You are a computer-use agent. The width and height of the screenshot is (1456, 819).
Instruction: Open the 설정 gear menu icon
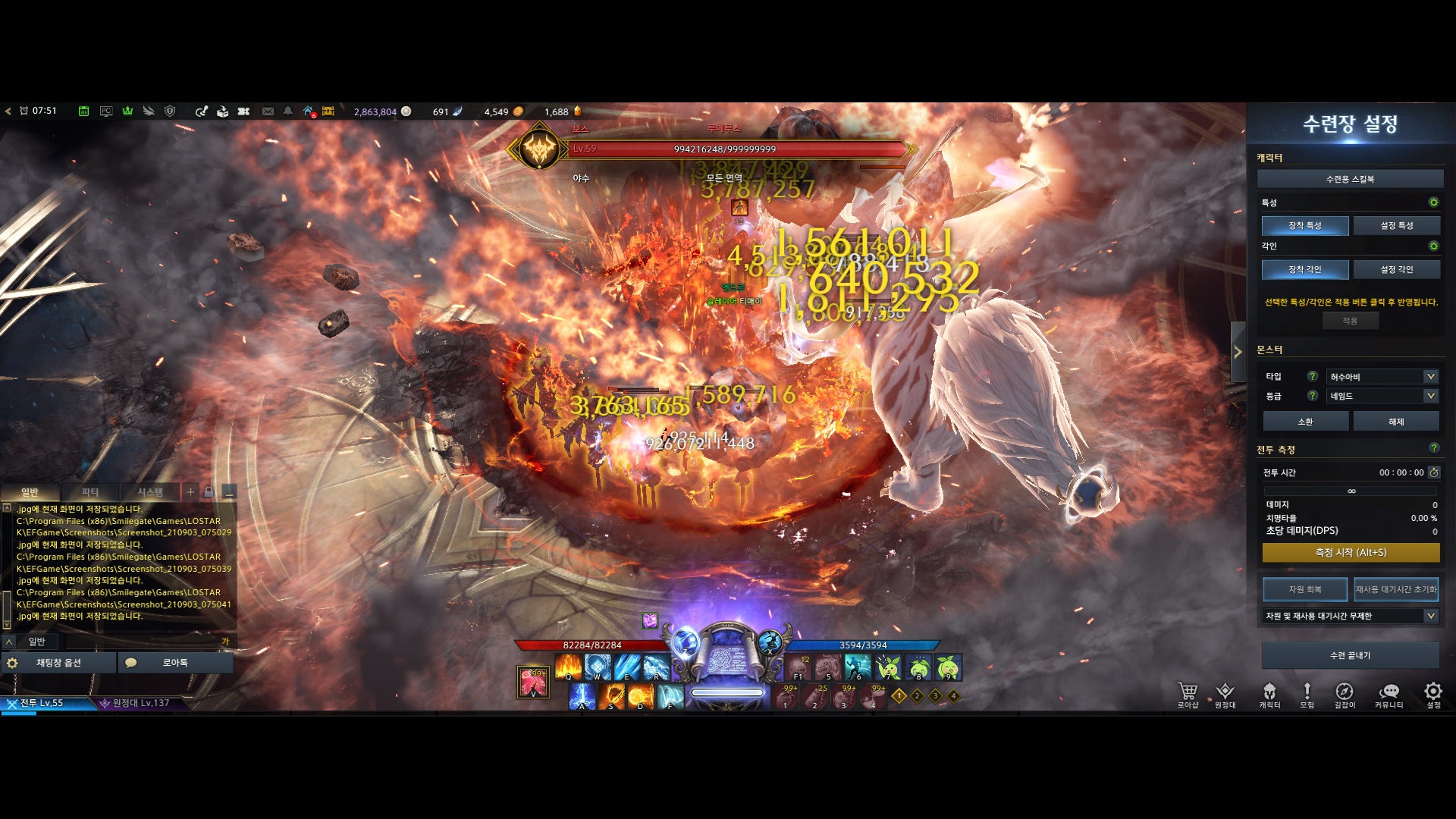click(1433, 693)
